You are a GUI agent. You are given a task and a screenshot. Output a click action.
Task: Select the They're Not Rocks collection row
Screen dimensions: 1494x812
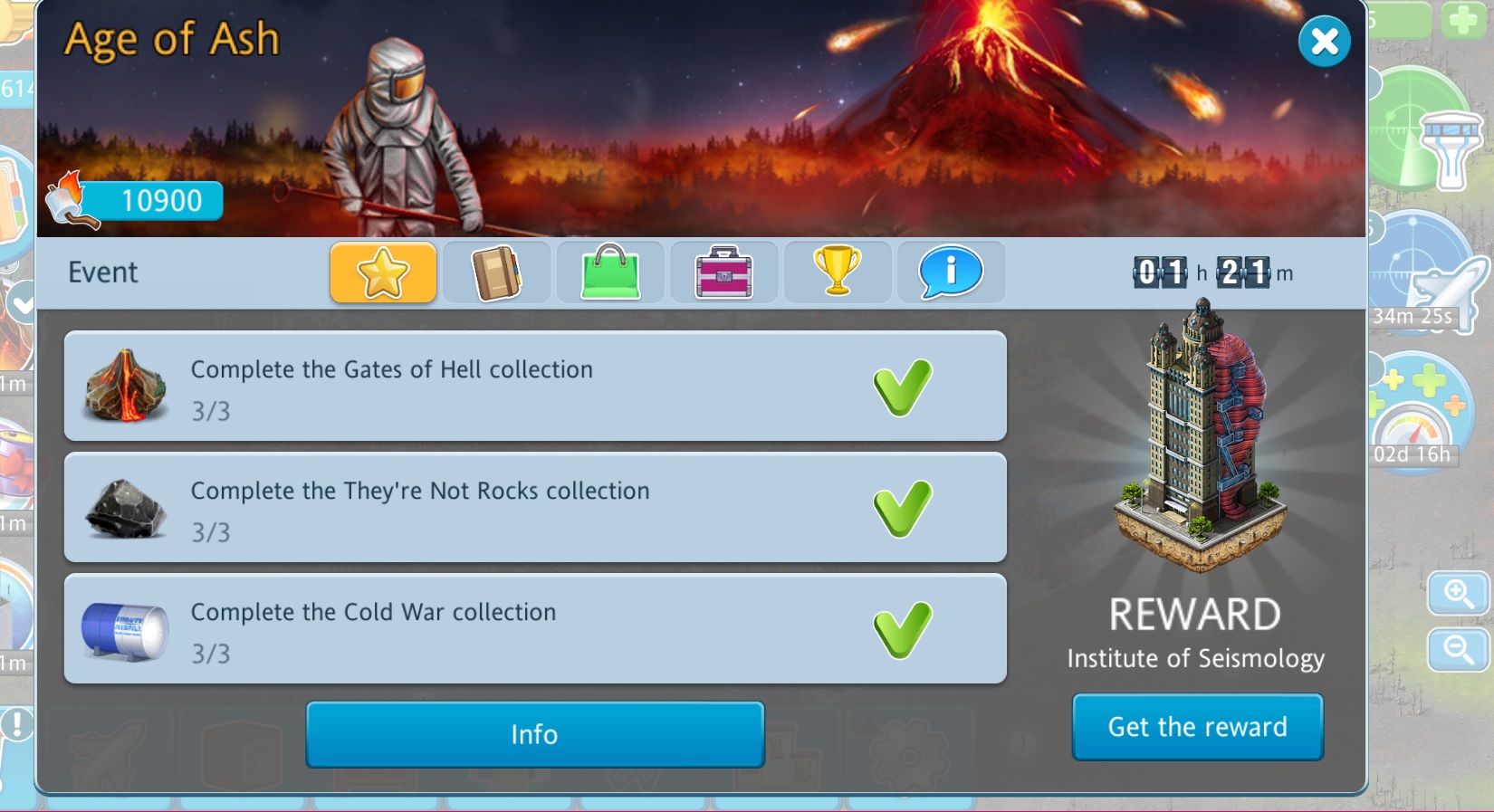[534, 508]
